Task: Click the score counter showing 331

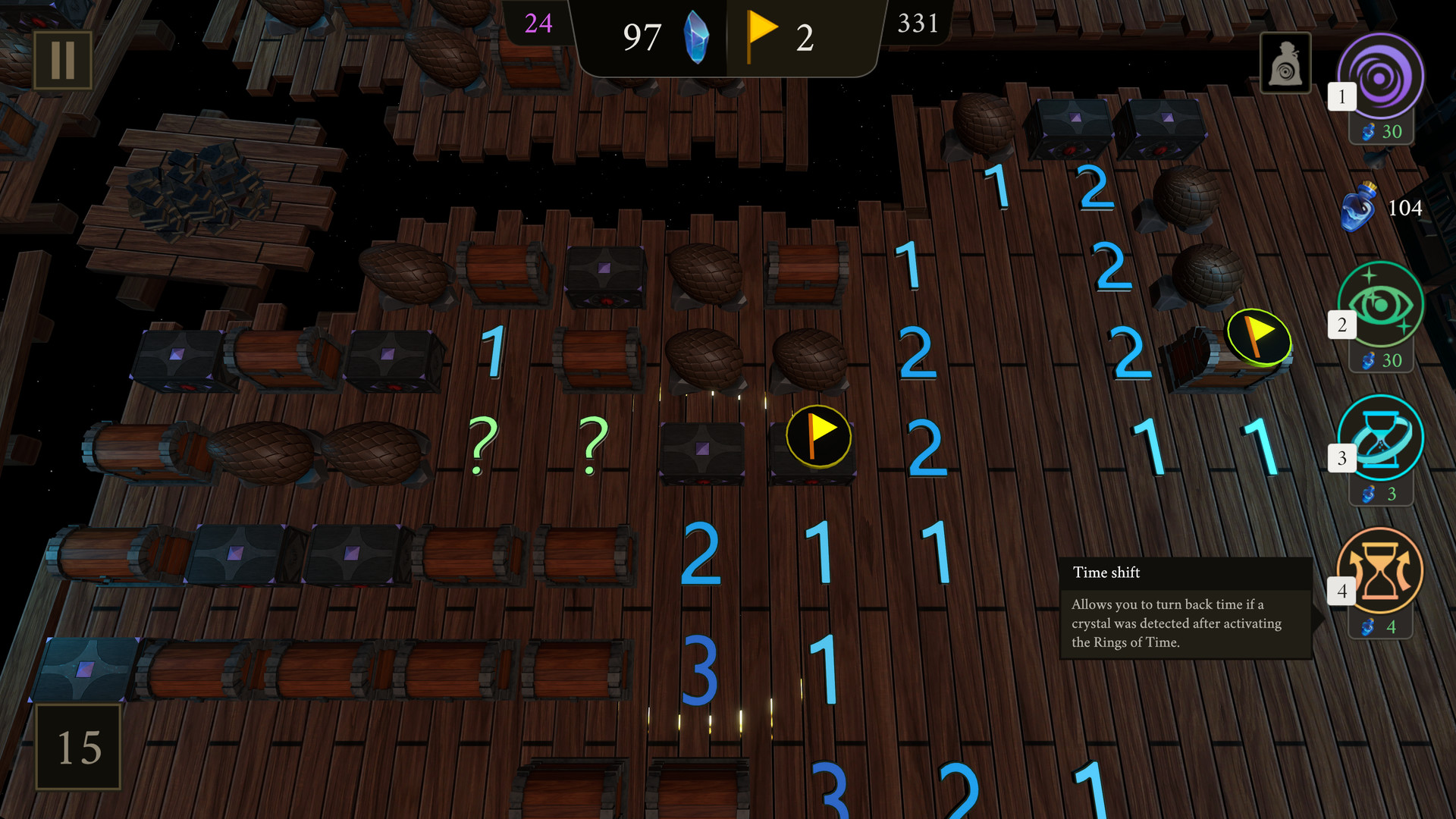Action: coord(917,24)
